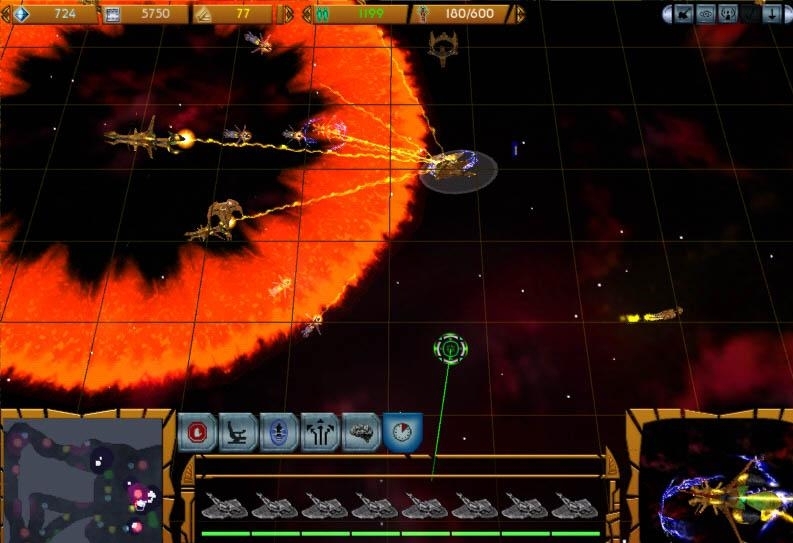This screenshot has width=793, height=543.
Task: Click the red stop command button
Action: (199, 432)
